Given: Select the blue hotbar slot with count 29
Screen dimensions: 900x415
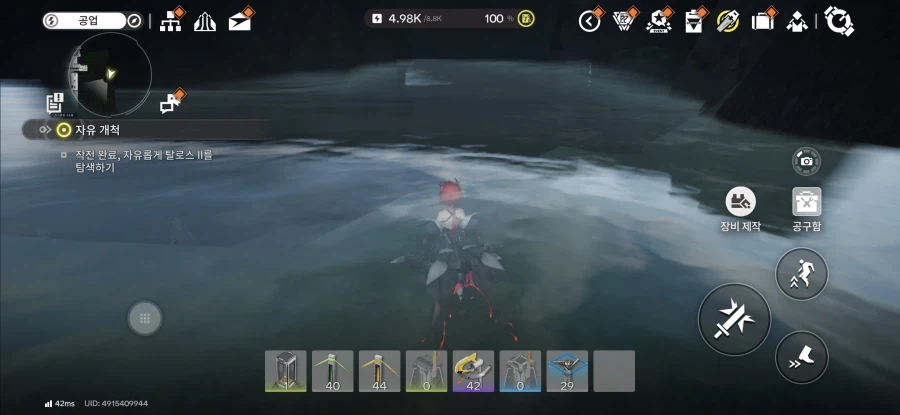Looking at the screenshot, I should (x=567, y=370).
